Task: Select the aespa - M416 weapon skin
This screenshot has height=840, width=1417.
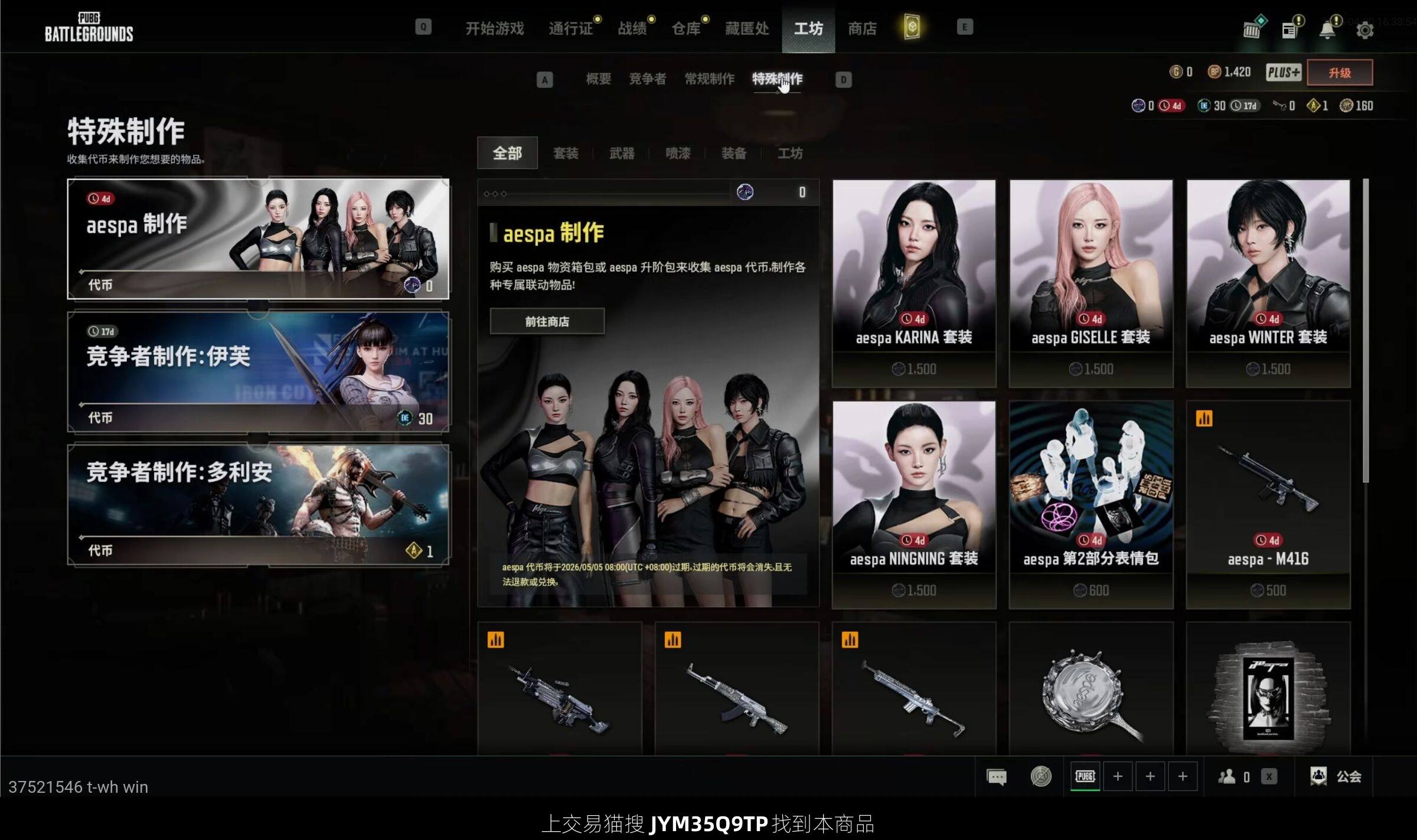Action: tap(1268, 505)
